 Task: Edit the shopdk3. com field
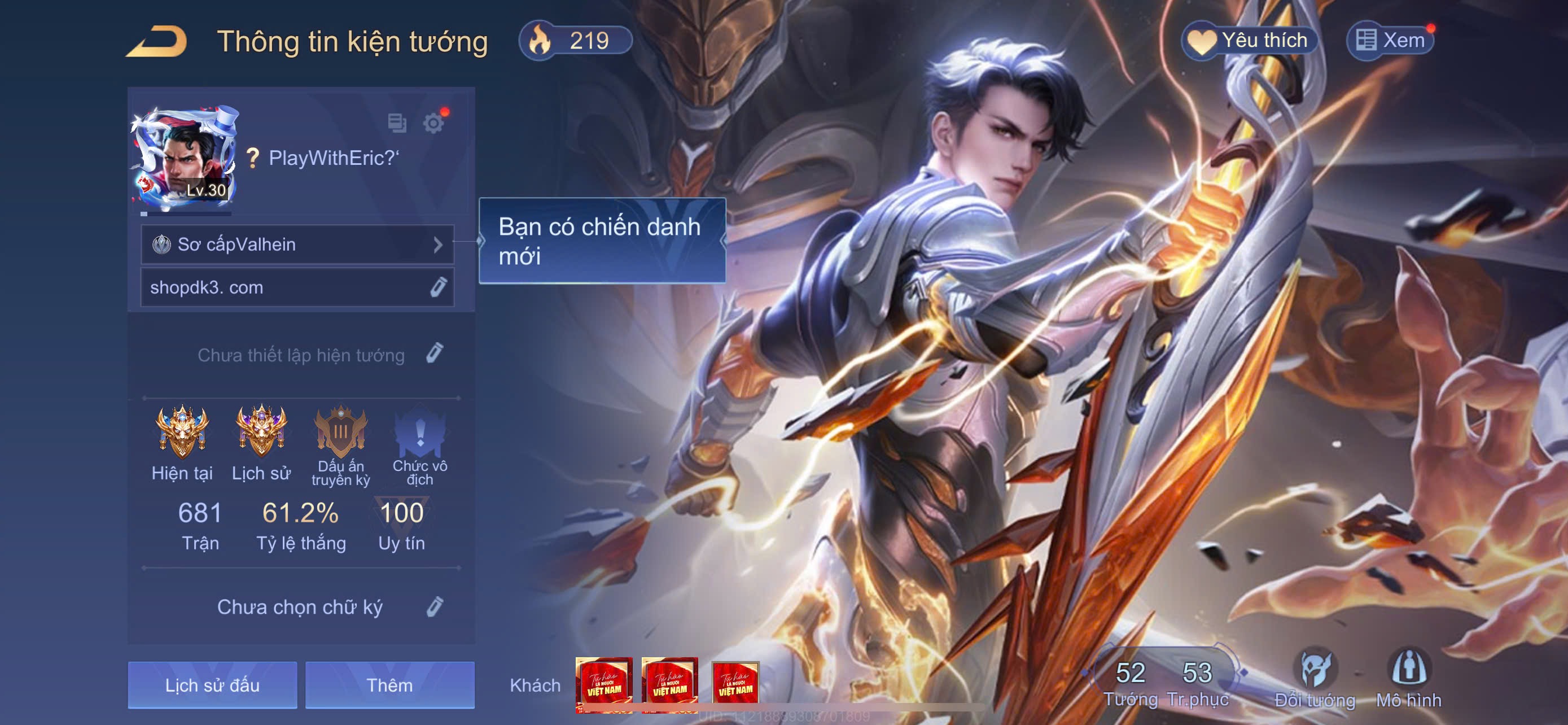pyautogui.click(x=438, y=287)
